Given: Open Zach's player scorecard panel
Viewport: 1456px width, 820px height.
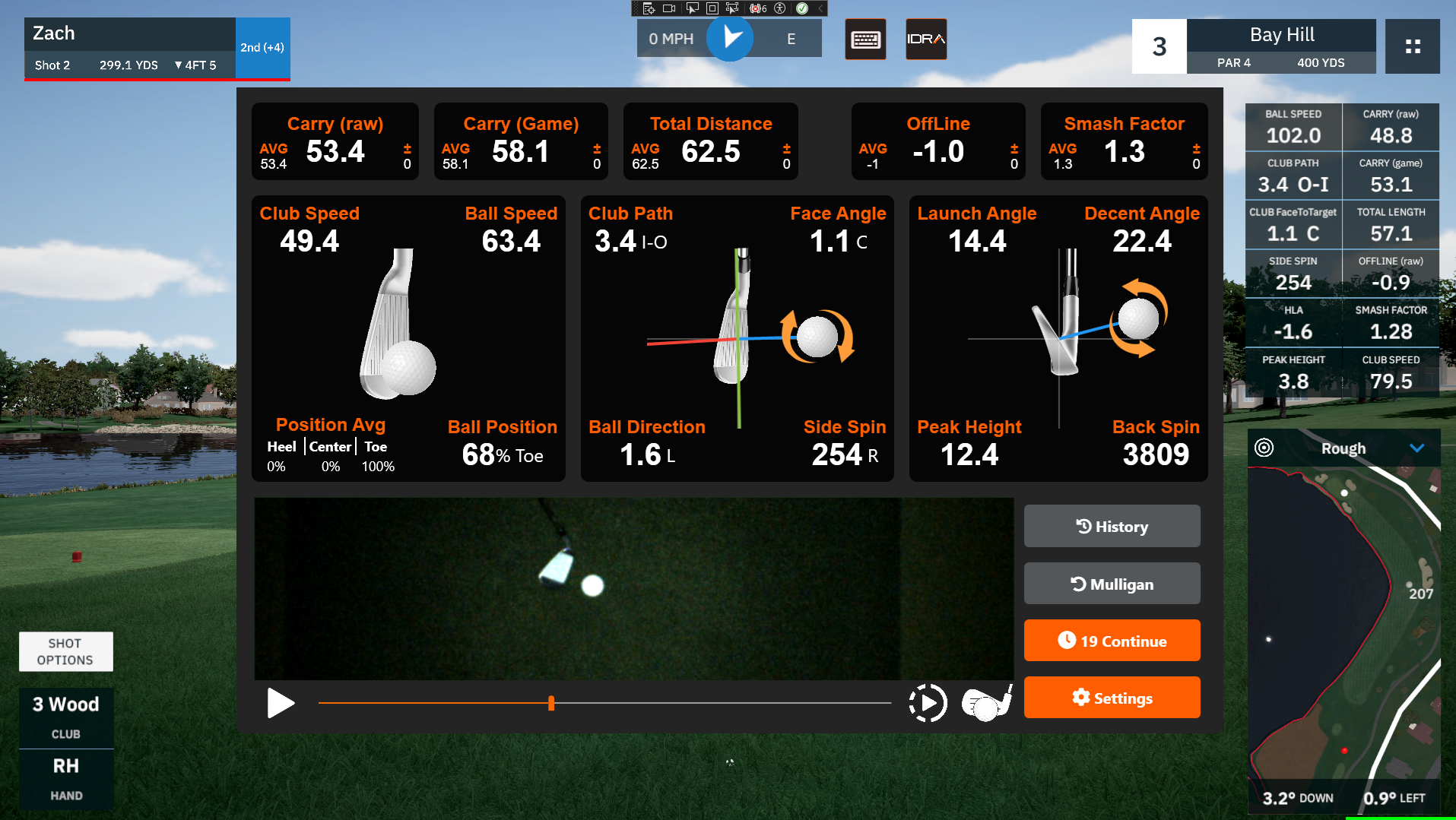Looking at the screenshot, I should [129, 48].
